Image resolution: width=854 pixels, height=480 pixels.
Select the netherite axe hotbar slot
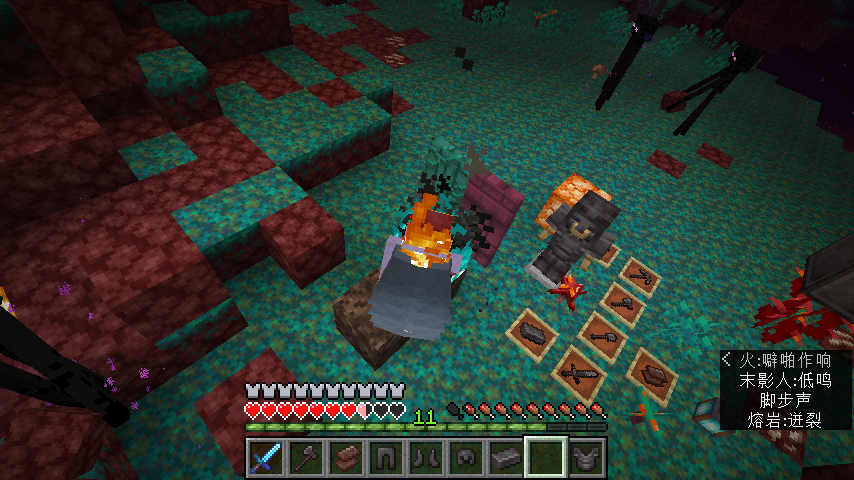[305, 458]
